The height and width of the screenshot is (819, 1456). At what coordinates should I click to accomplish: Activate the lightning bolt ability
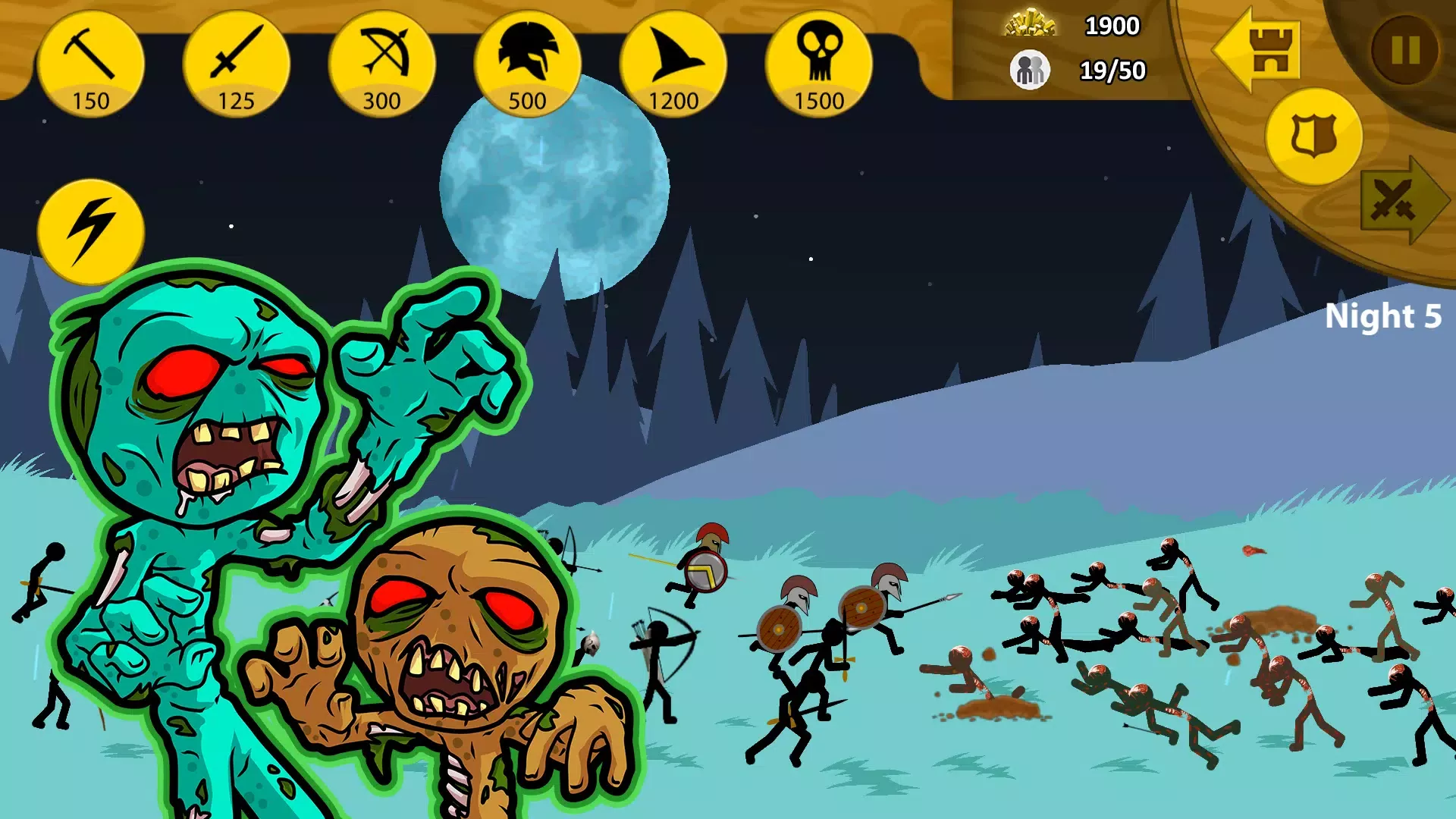click(x=90, y=231)
